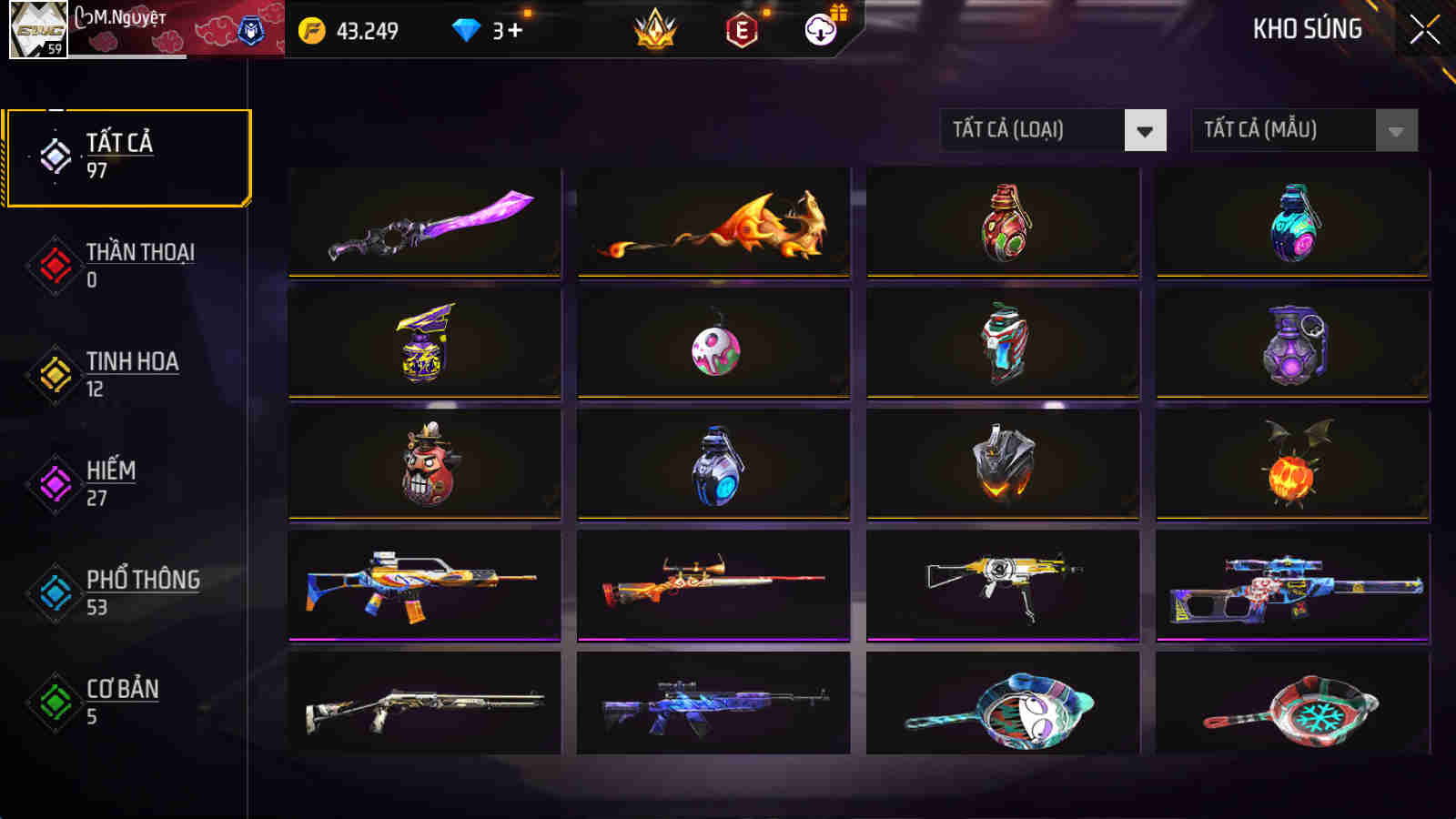
Task: Select the Cơ Bản rarity category icon
Action: (55, 701)
